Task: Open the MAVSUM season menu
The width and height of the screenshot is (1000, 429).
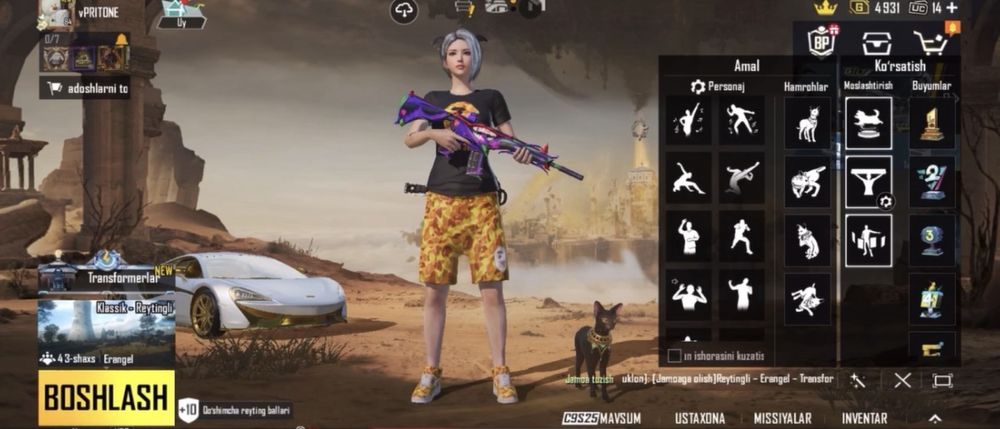Action: coord(602,418)
